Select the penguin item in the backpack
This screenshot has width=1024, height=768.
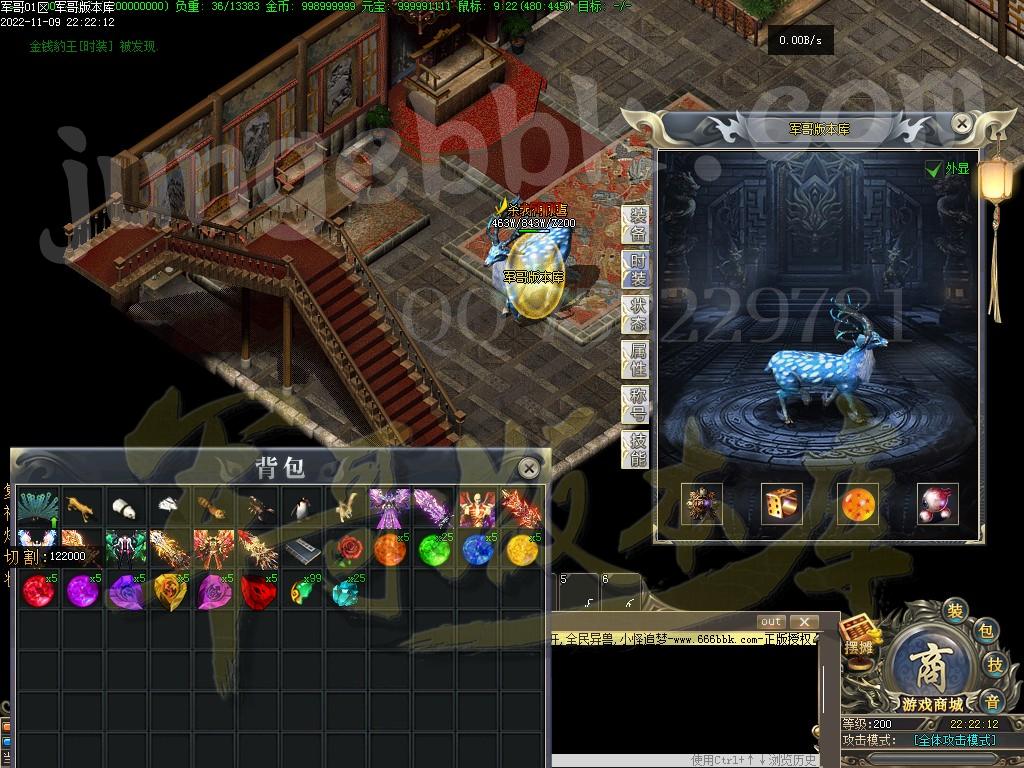(300, 508)
